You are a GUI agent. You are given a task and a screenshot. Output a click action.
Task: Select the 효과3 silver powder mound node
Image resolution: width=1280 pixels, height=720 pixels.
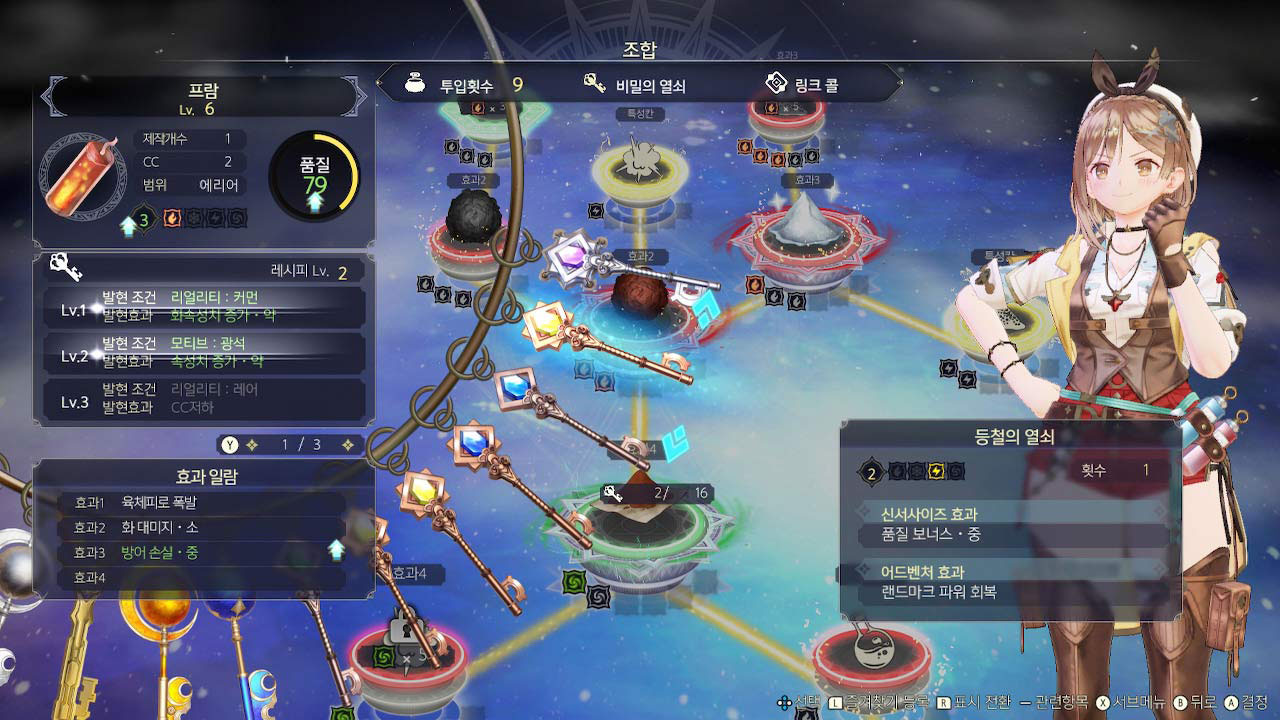point(805,222)
